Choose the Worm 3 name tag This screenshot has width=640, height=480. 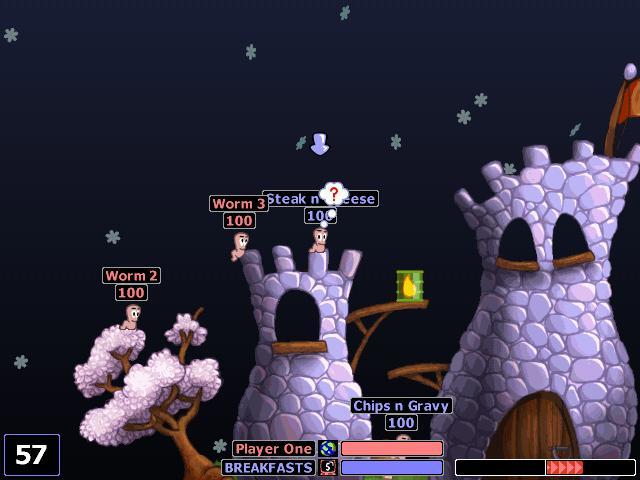238,204
